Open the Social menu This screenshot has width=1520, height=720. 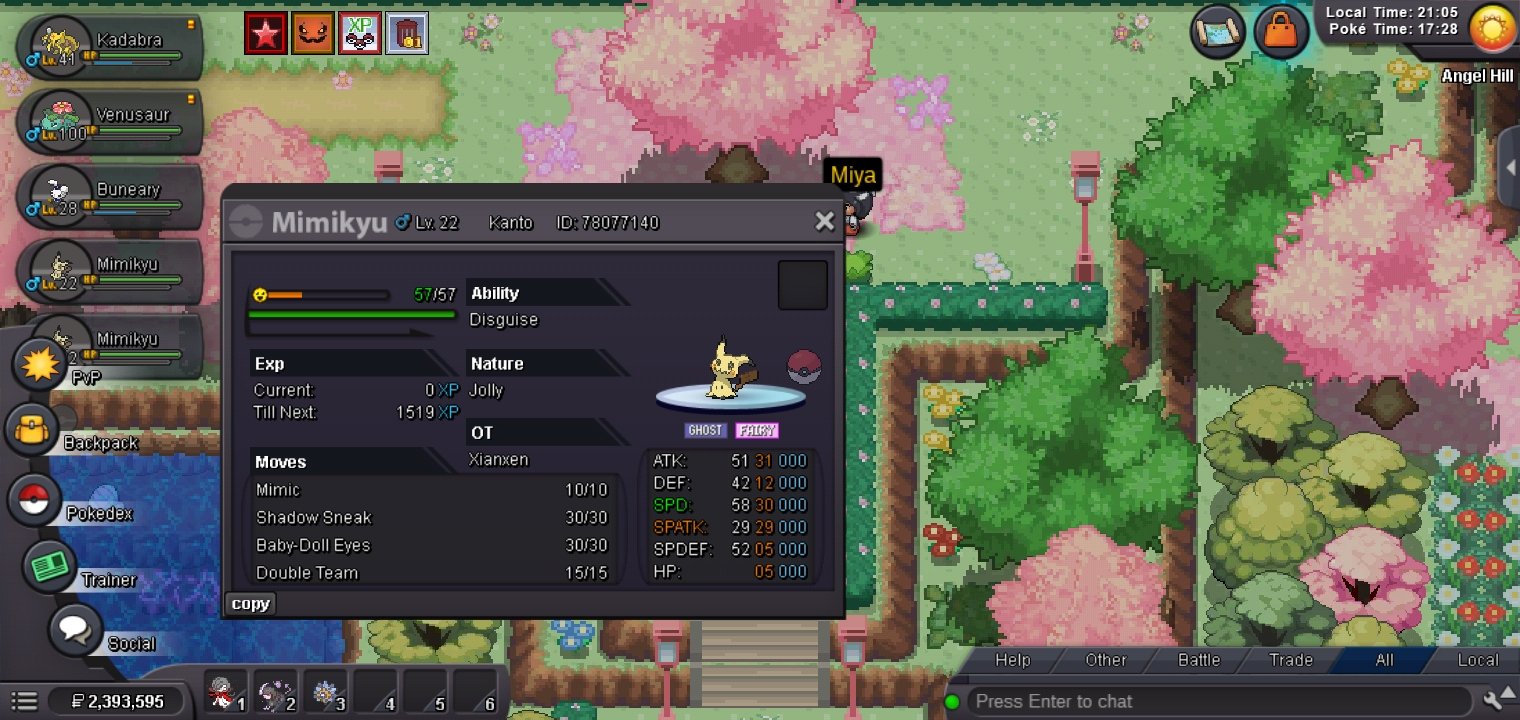[75, 631]
